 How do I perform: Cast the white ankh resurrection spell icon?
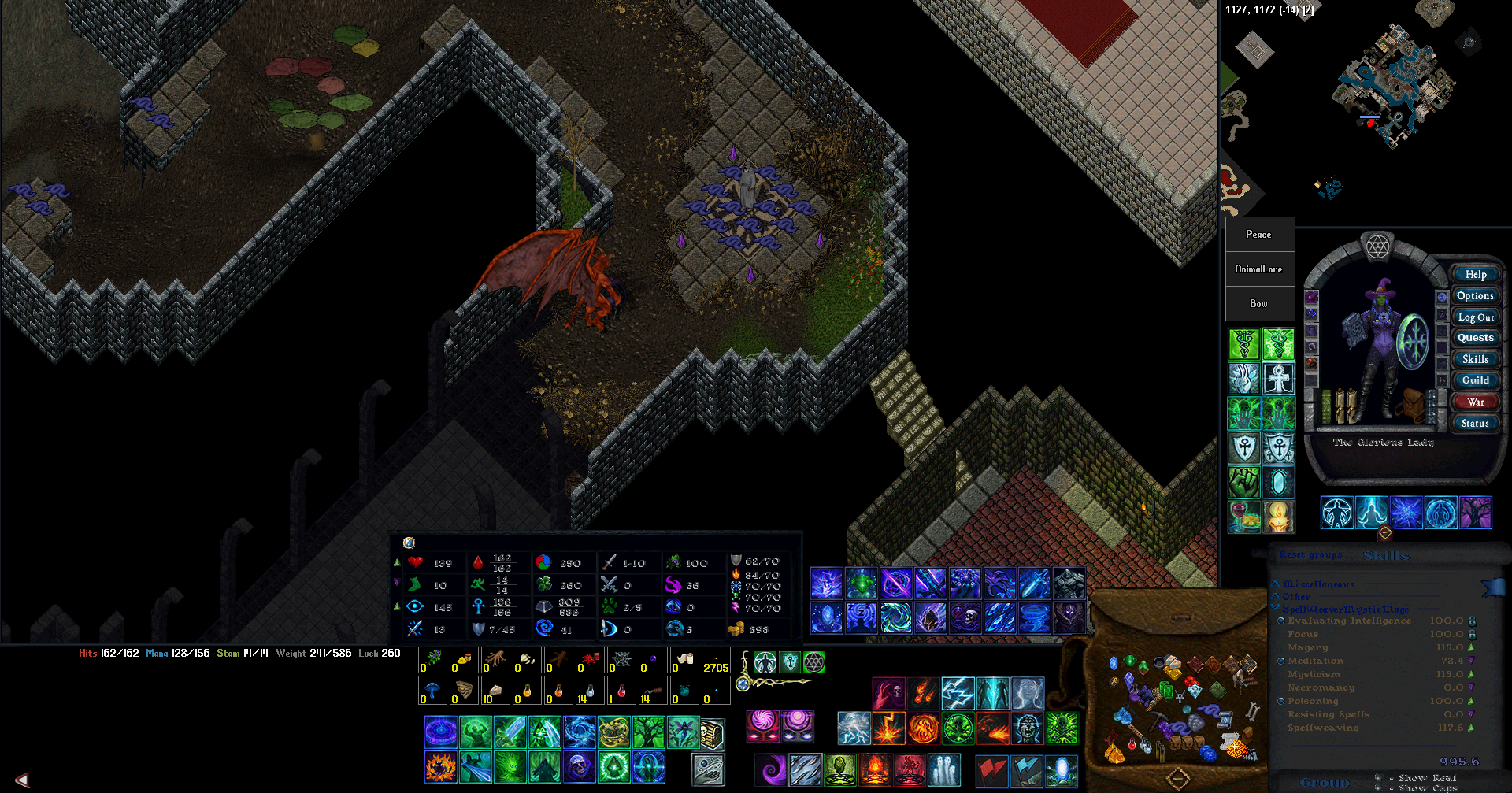point(1280,379)
